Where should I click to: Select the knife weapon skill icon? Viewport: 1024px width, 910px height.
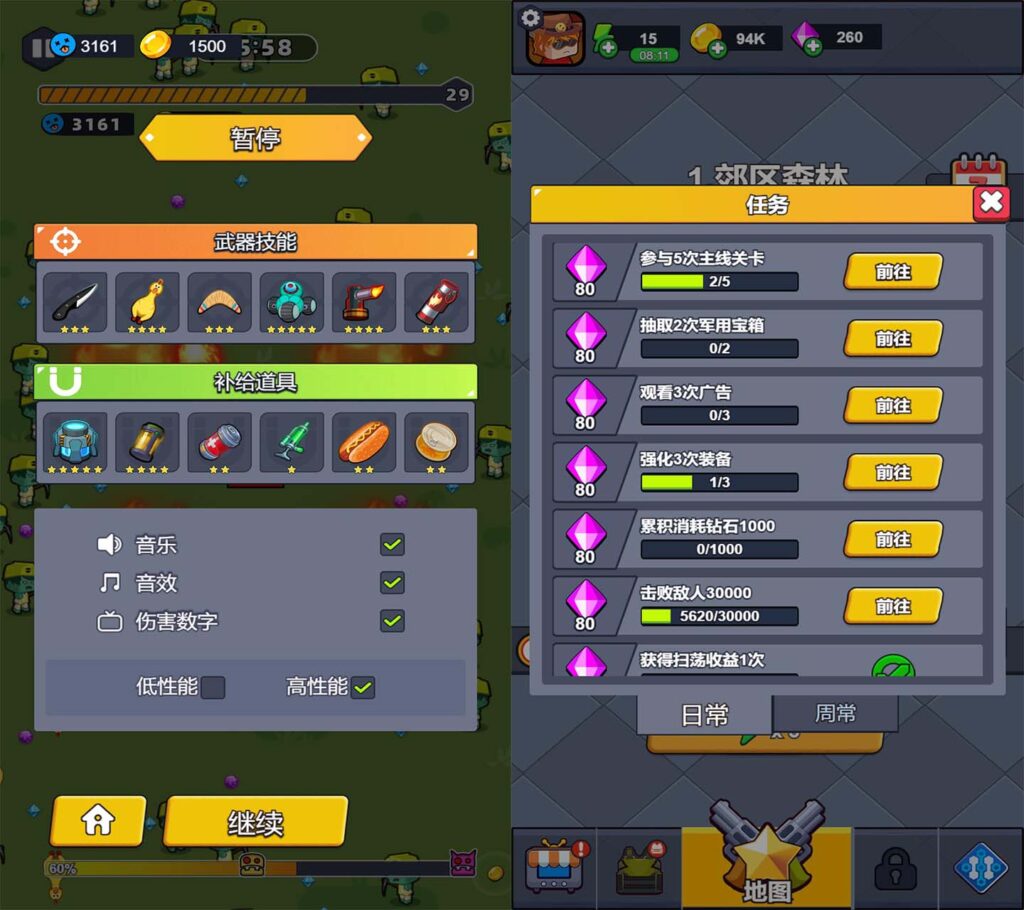pyautogui.click(x=75, y=301)
